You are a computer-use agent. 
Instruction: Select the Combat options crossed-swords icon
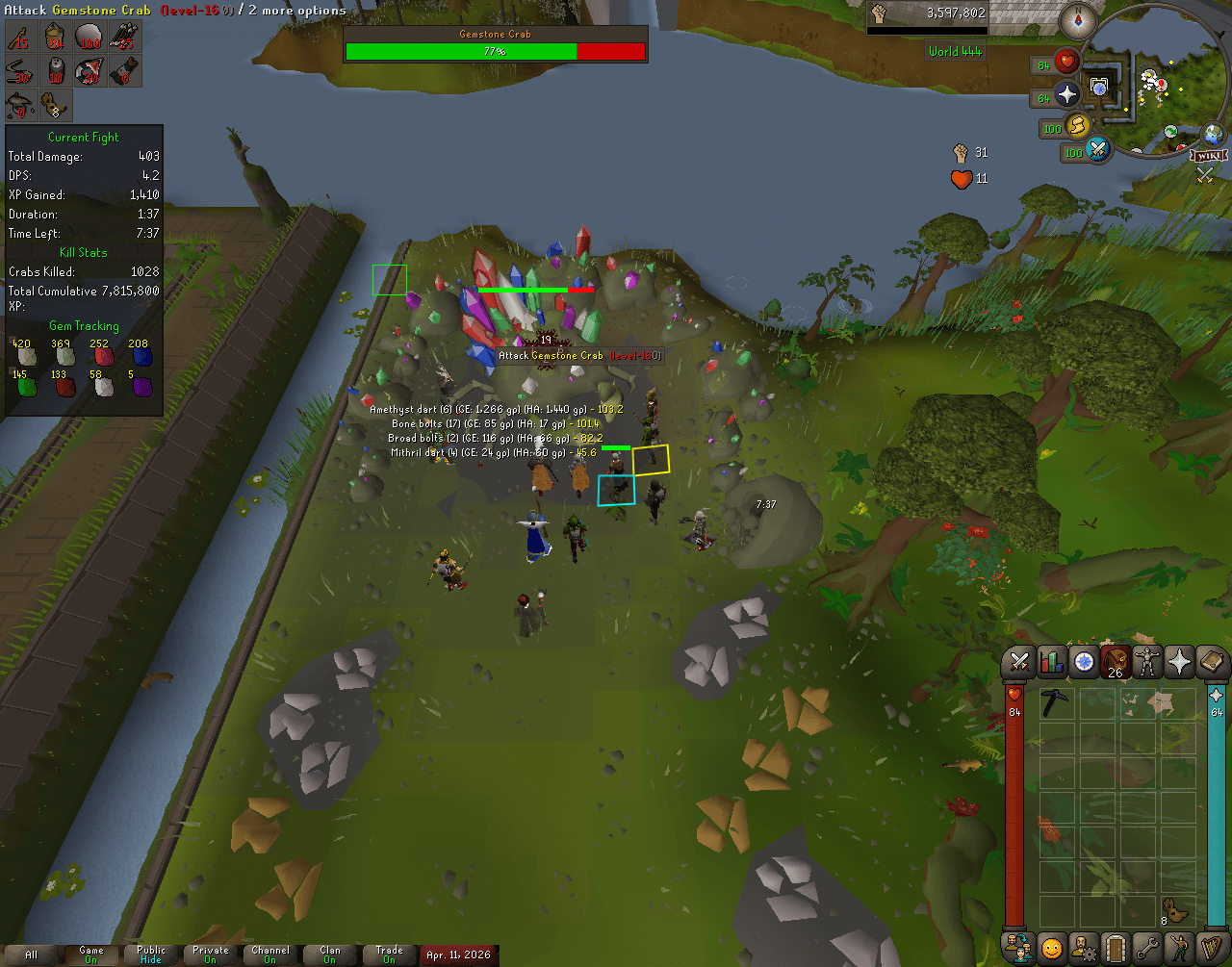1018,662
